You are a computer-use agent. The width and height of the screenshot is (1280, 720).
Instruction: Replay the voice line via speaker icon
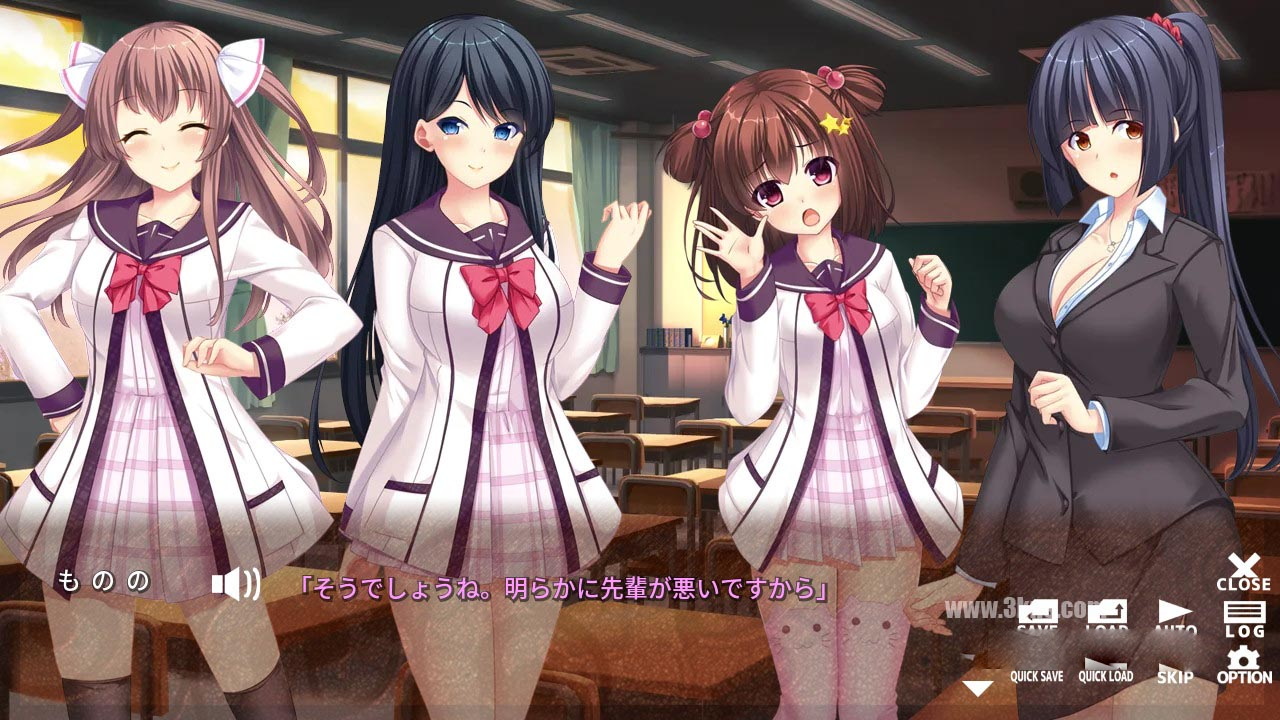235,584
